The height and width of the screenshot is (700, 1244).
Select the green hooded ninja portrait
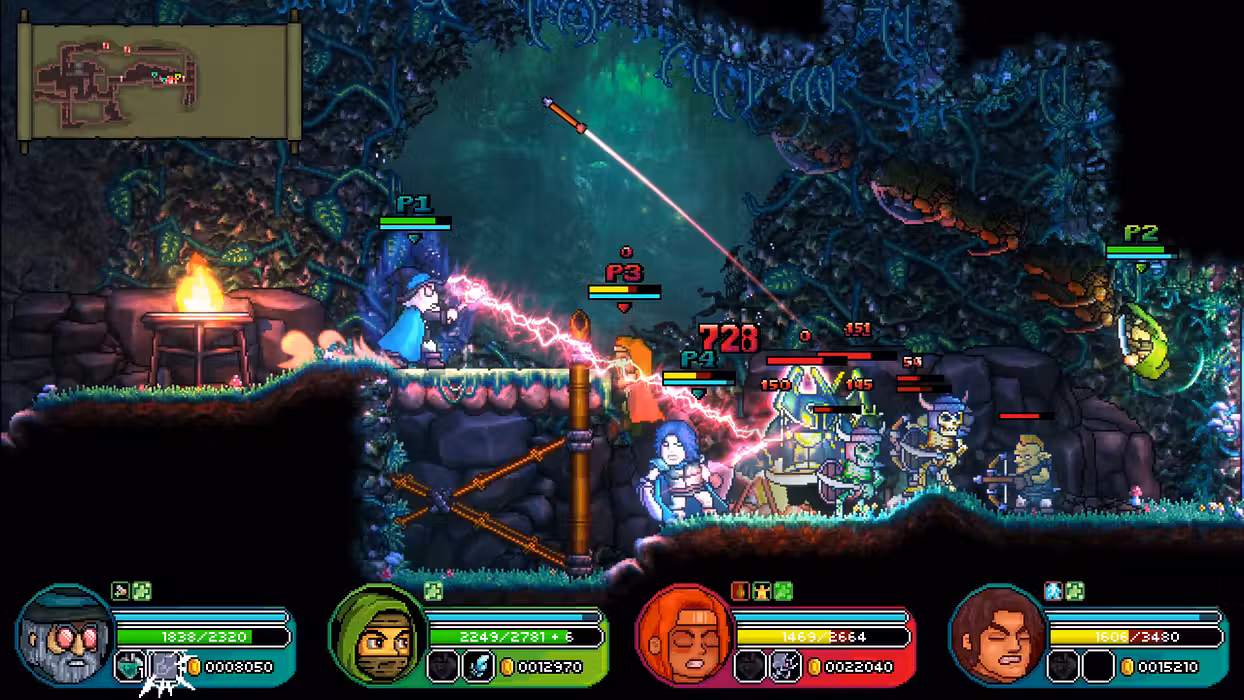coord(379,637)
